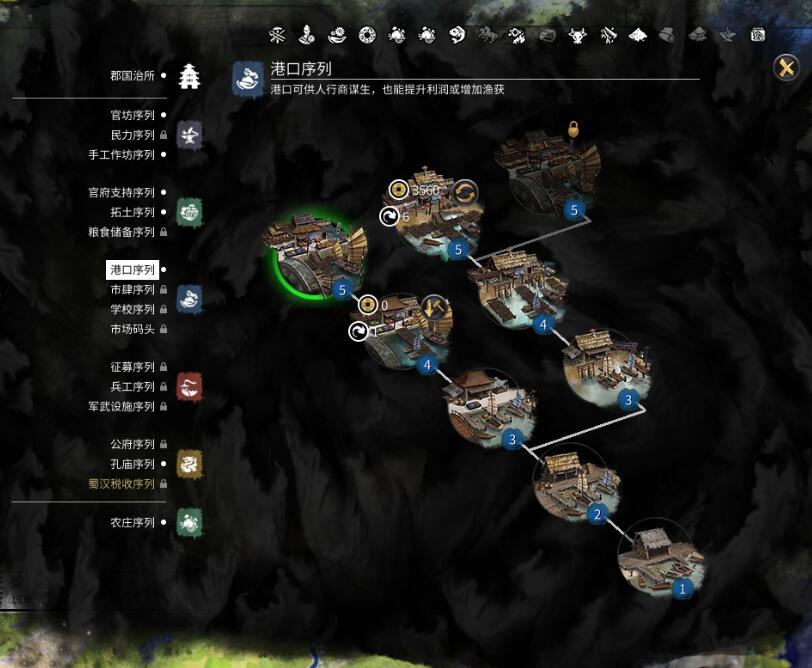Select the 征募序列 military chain
This screenshot has height=668, width=812.
click(132, 367)
